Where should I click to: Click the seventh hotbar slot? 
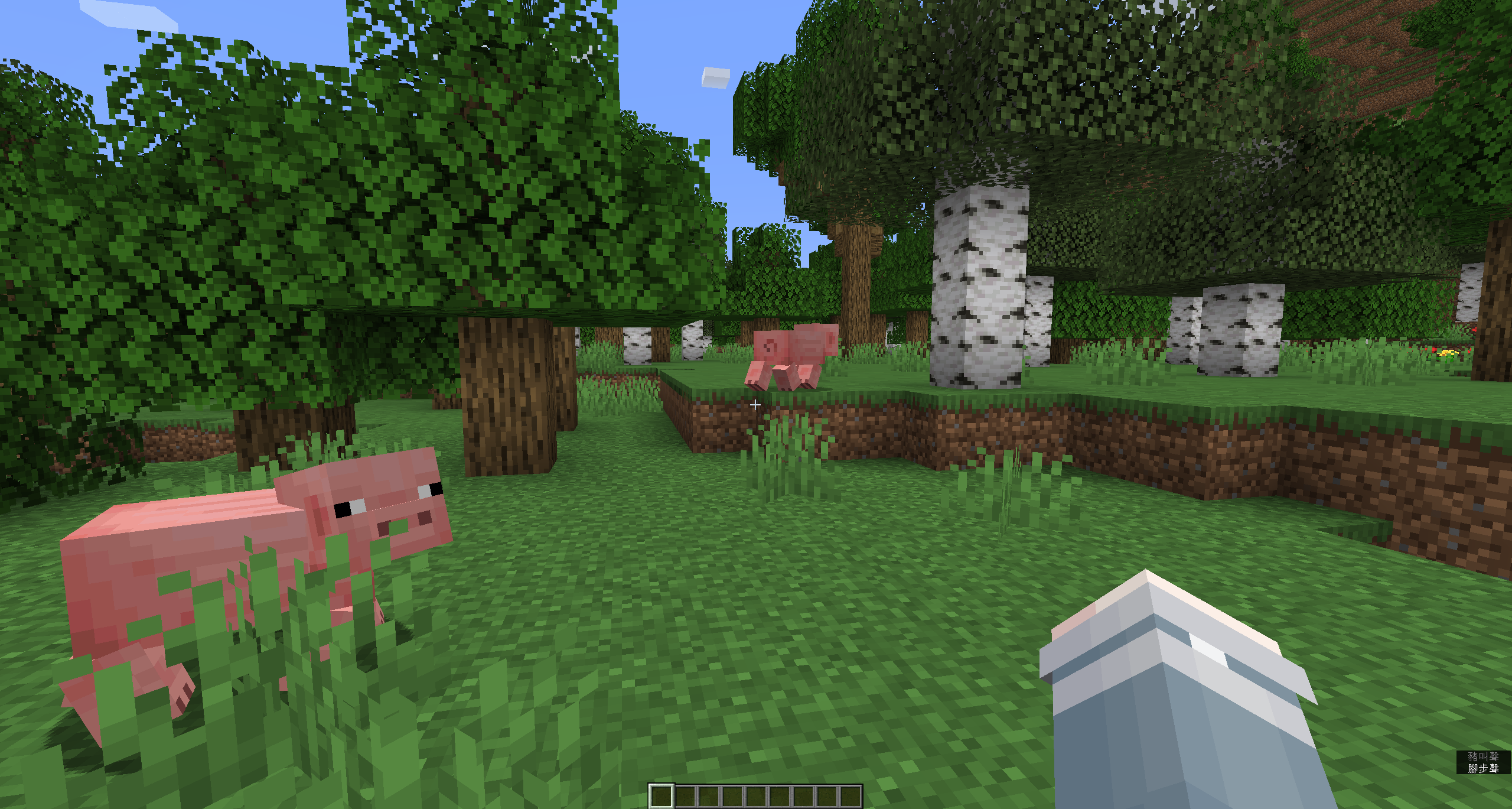pyautogui.click(x=804, y=798)
